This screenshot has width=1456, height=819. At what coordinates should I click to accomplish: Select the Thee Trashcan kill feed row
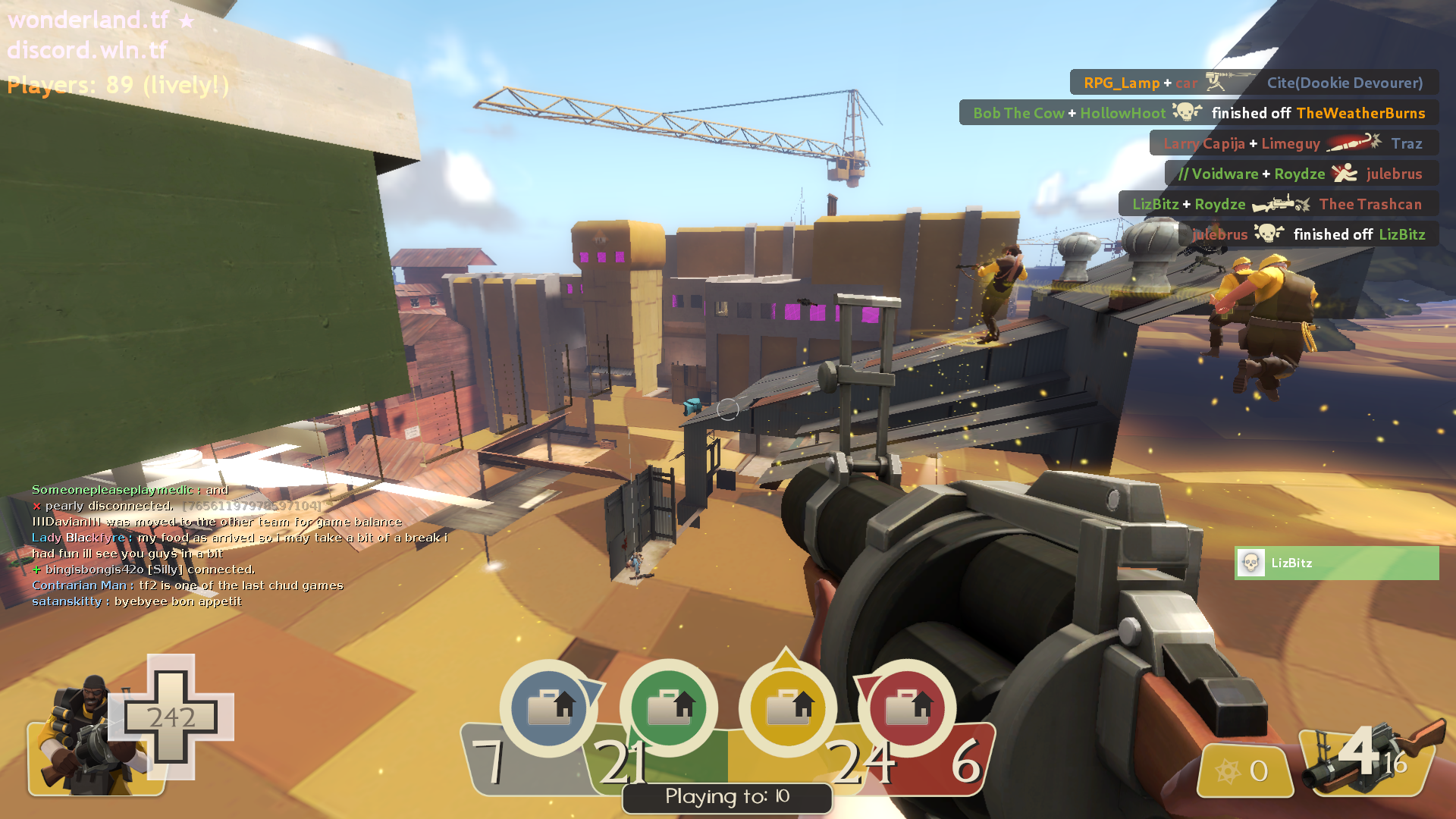click(x=1278, y=204)
